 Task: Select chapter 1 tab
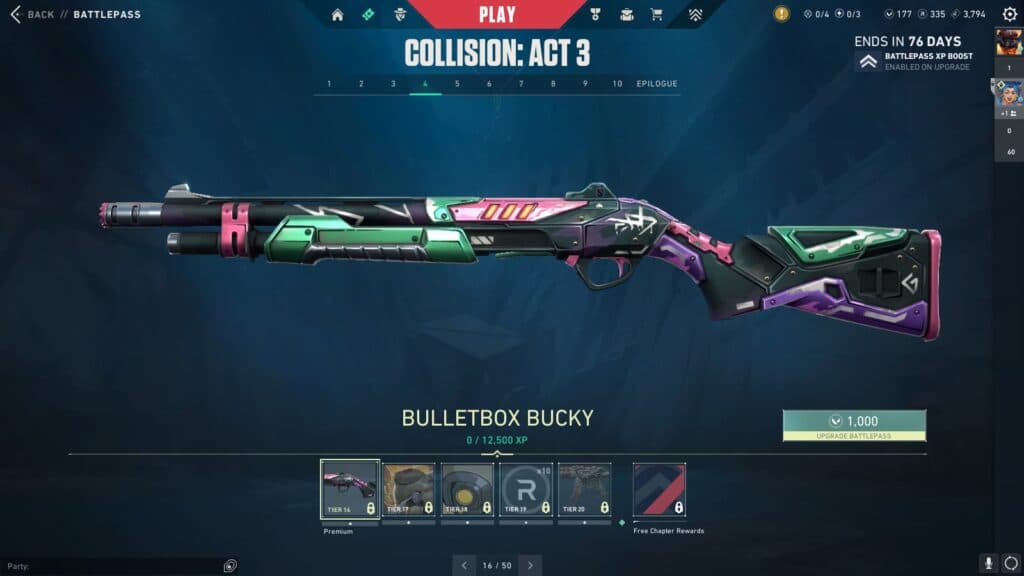coord(329,84)
